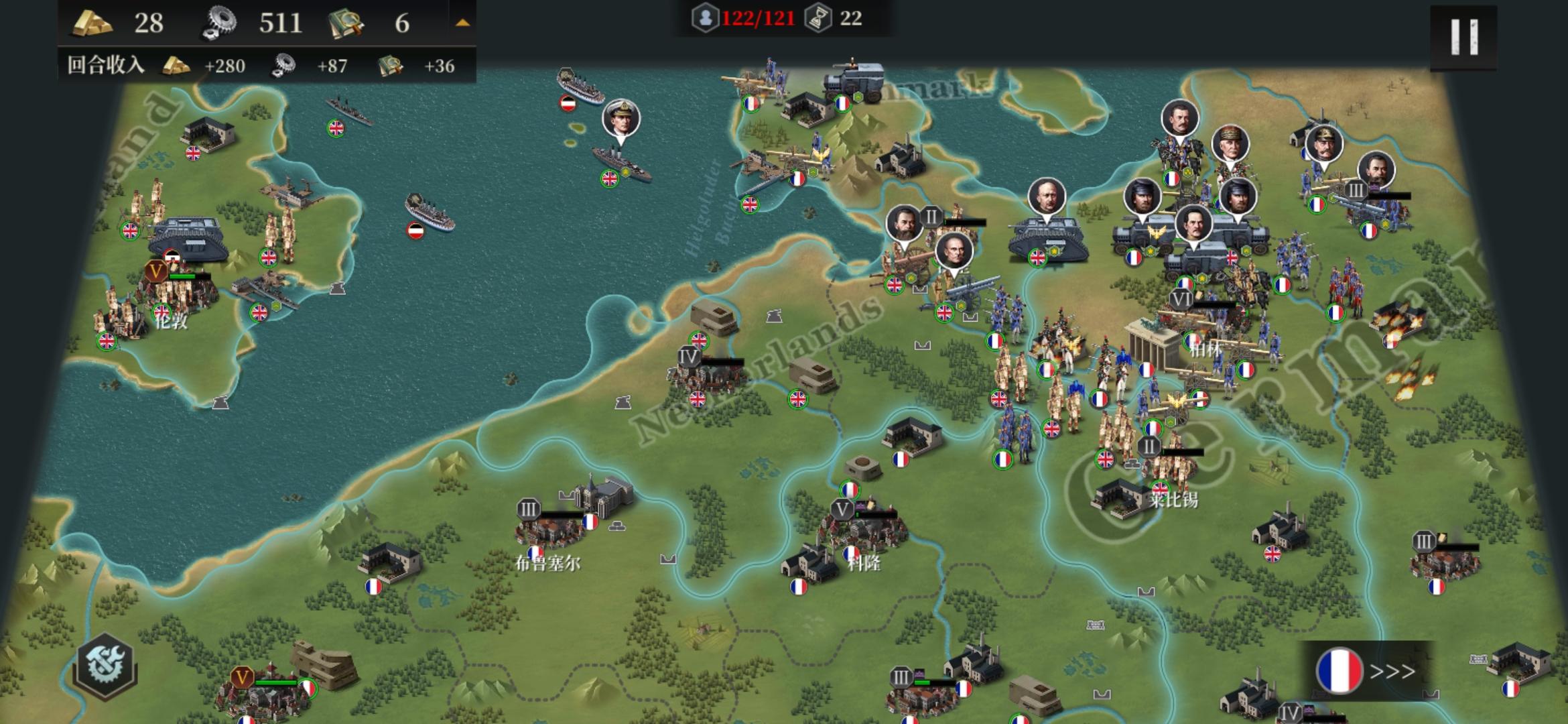Select the city of 科隆 (Cologne)
This screenshot has height=724, width=1568.
[864, 533]
